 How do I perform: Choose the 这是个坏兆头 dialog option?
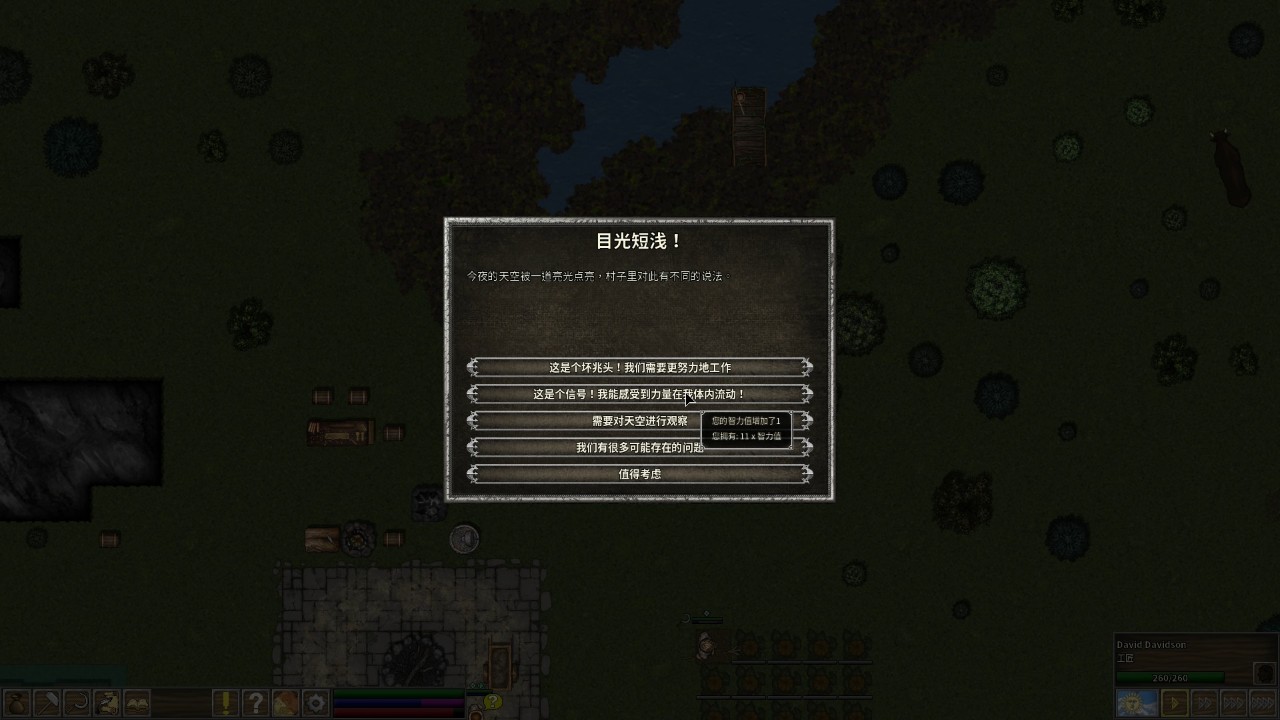click(638, 367)
